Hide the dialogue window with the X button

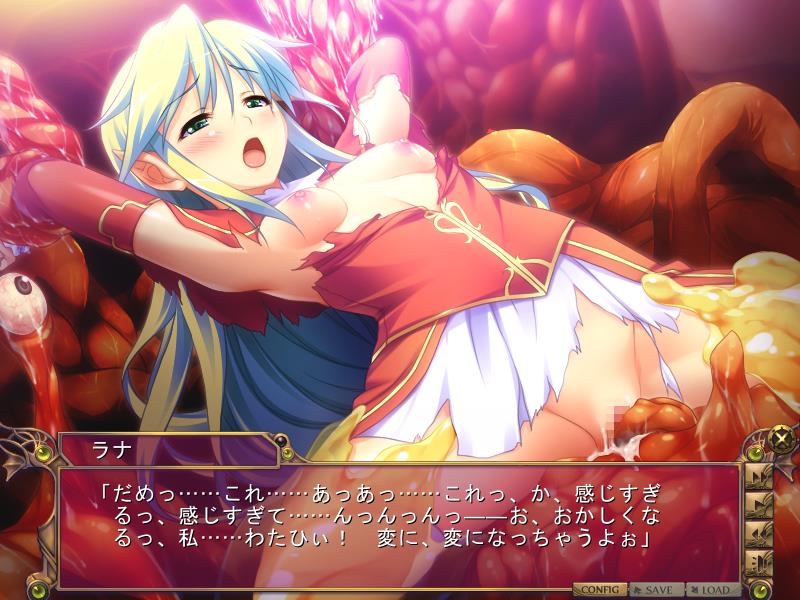pos(781,438)
